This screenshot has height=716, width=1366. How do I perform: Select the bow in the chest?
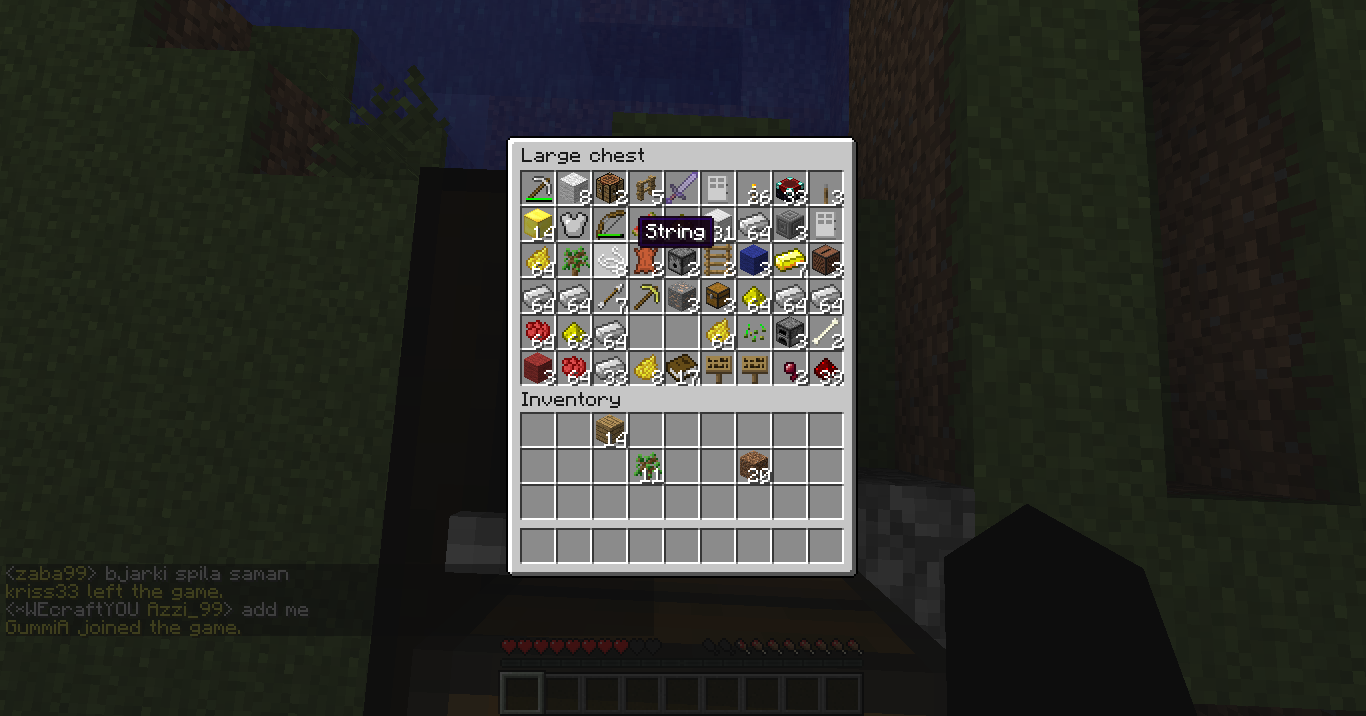(x=610, y=225)
